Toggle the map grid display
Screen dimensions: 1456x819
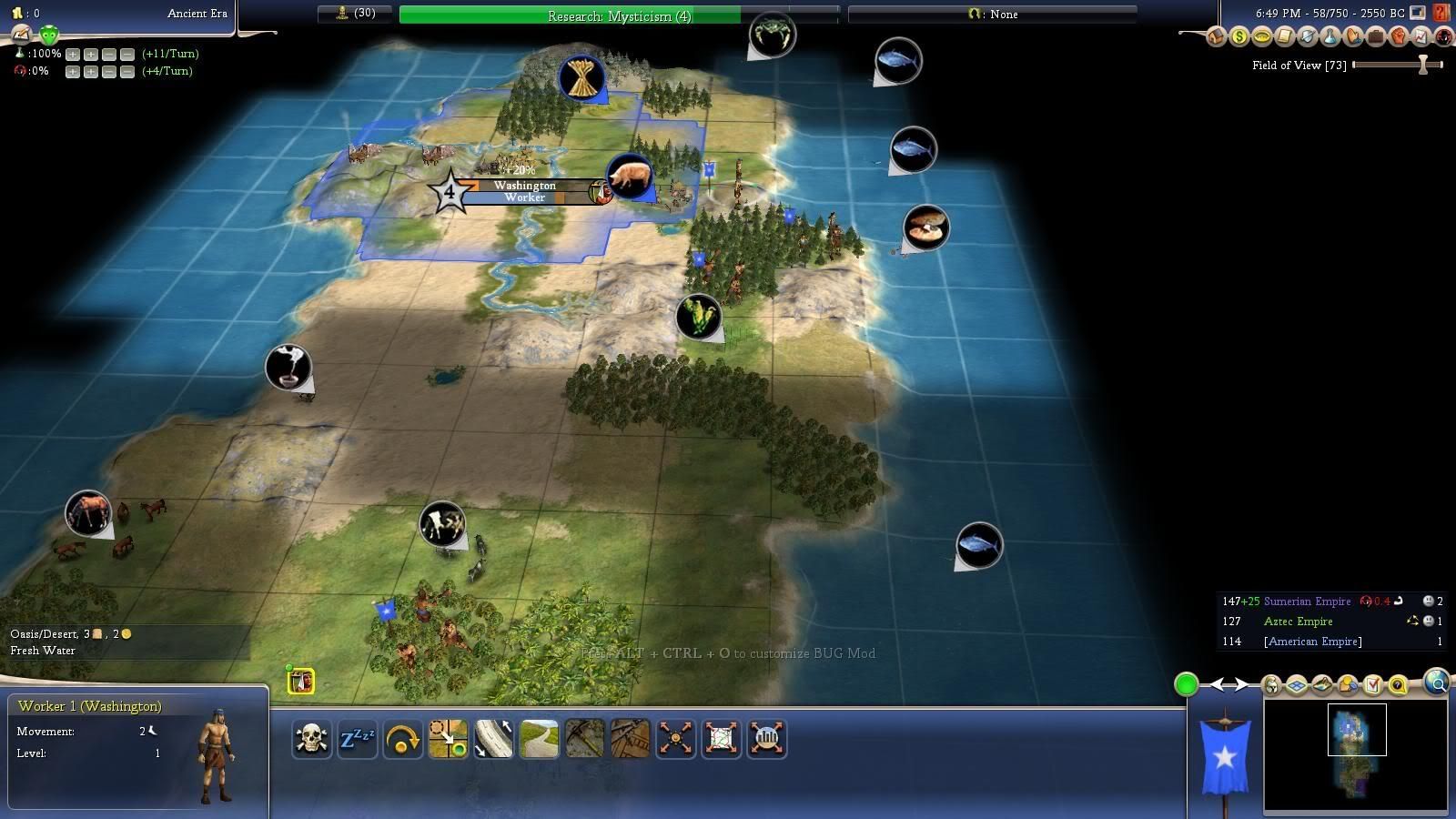tap(1297, 685)
